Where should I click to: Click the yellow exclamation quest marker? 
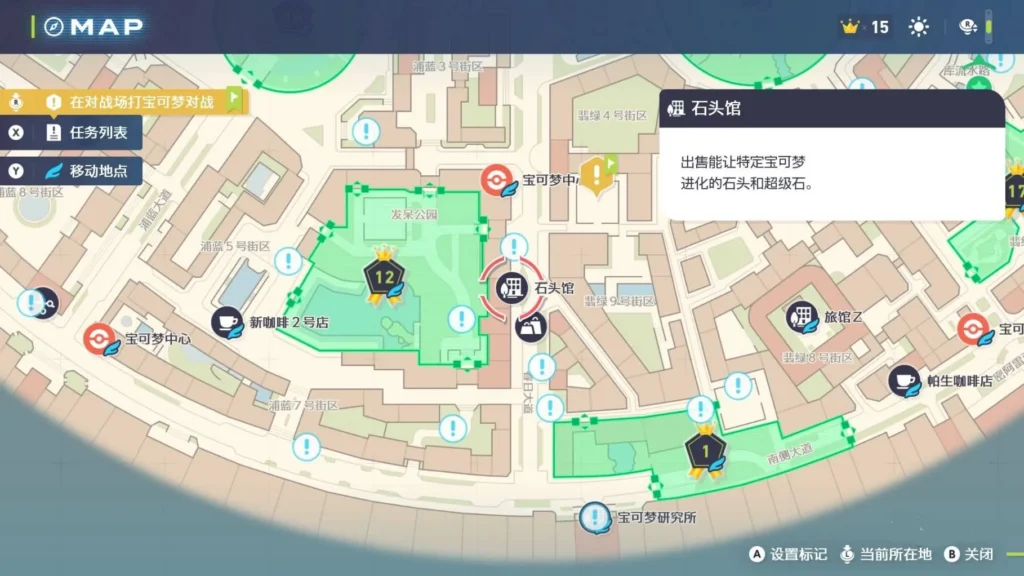(597, 175)
